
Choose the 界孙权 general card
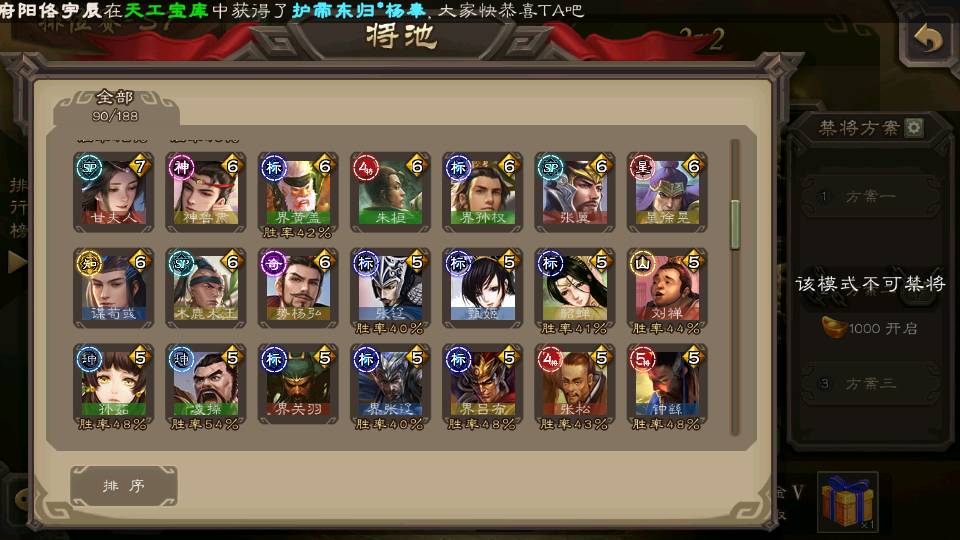481,193
